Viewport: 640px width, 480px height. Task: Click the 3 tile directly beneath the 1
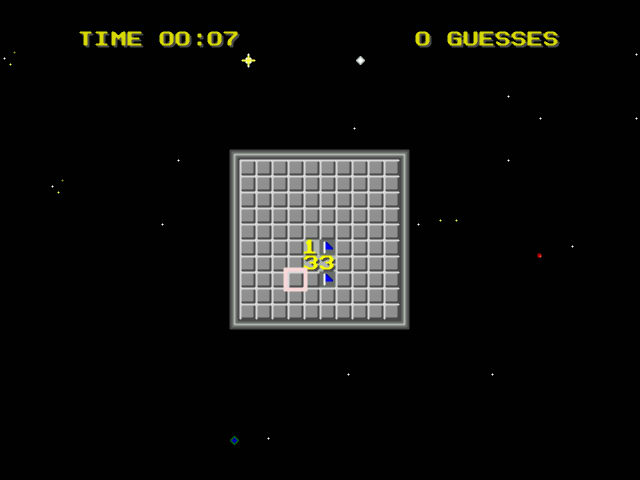(x=311, y=263)
